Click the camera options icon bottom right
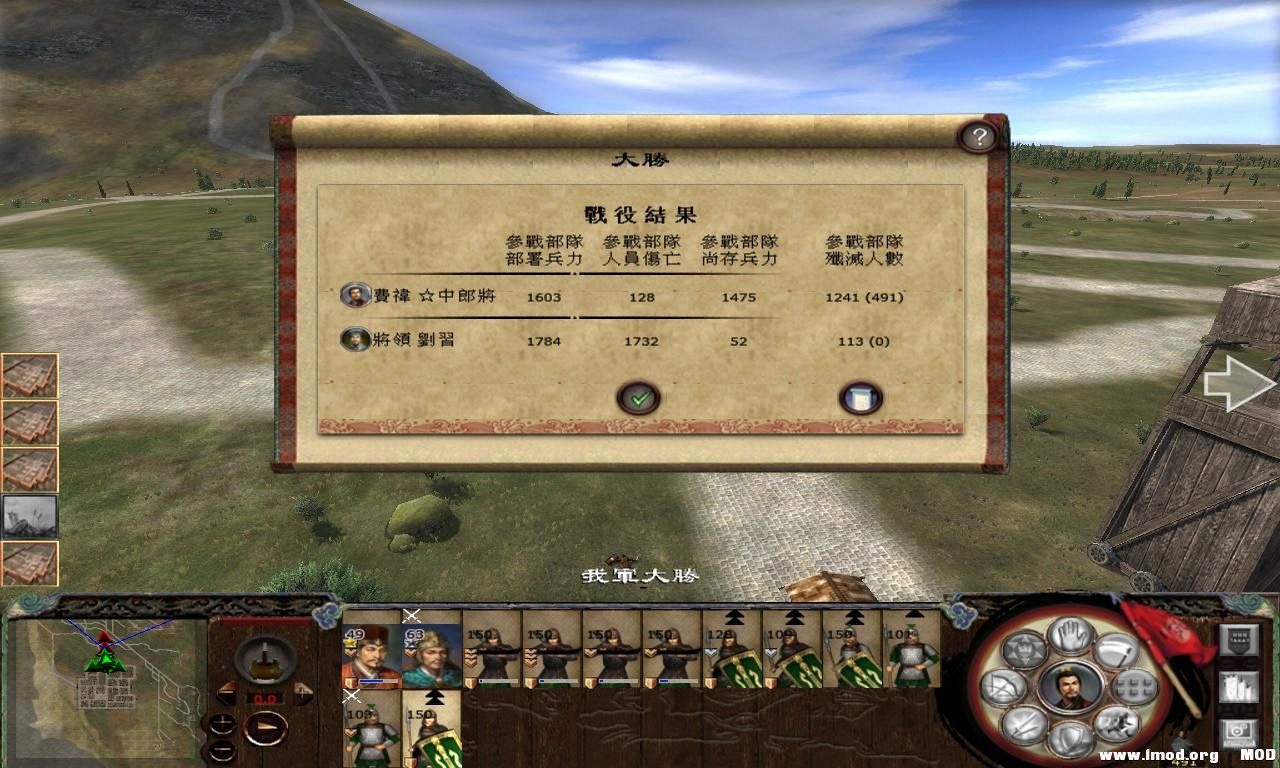Viewport: 1280px width, 768px height. click(x=1238, y=730)
